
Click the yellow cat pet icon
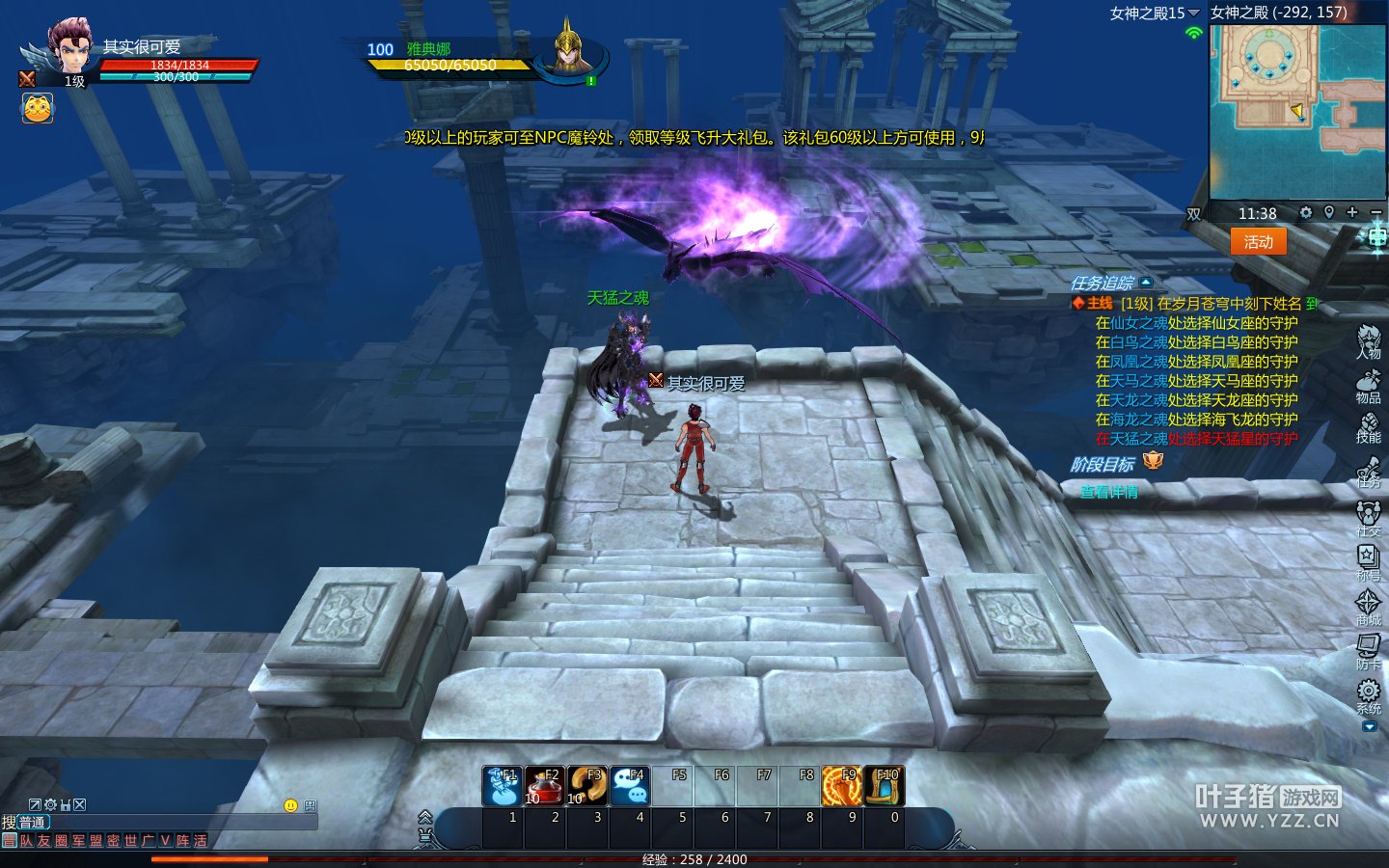[x=38, y=108]
